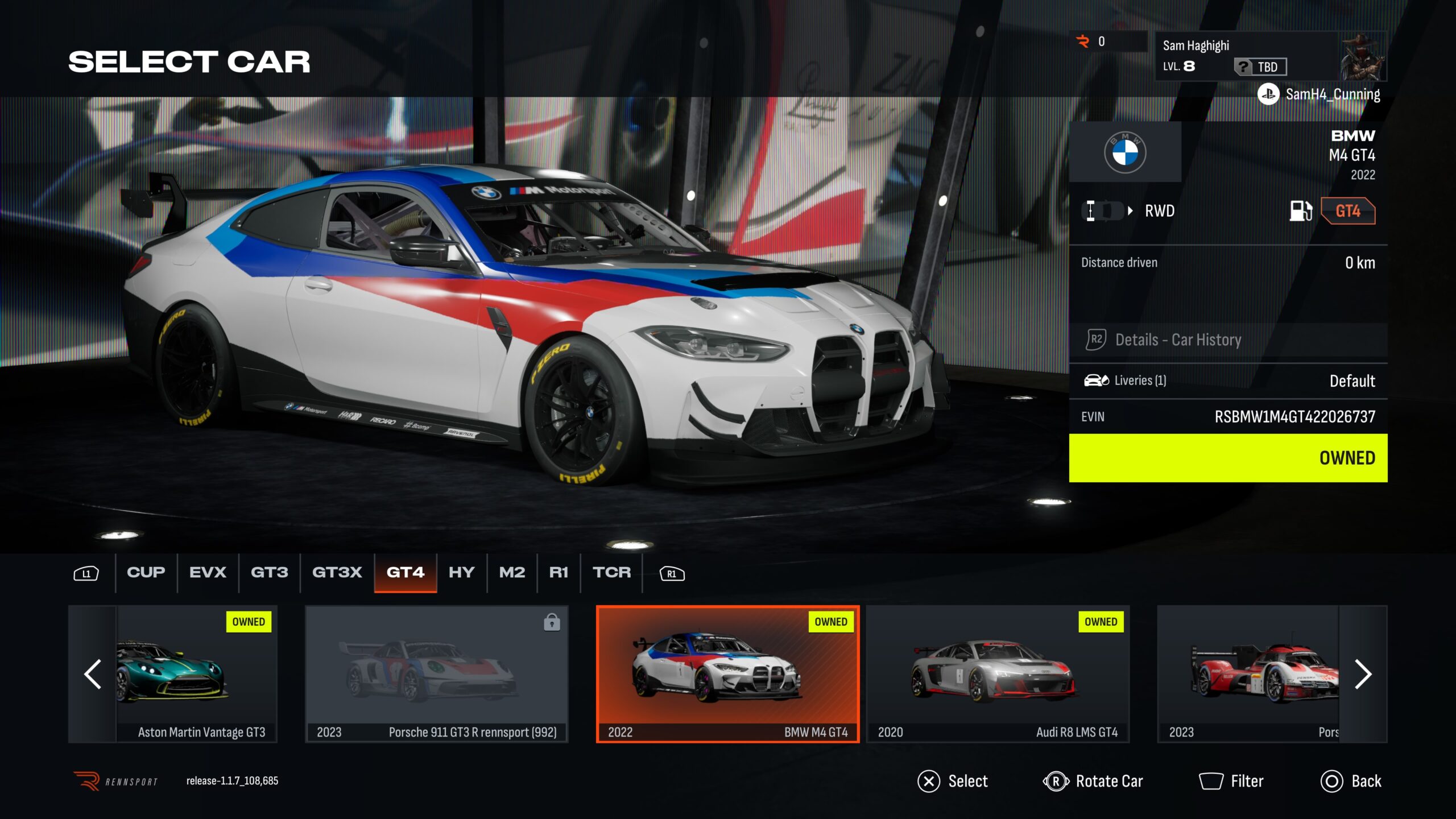Image resolution: width=1456 pixels, height=819 pixels.
Task: Open the EVX class tab
Action: tap(208, 572)
